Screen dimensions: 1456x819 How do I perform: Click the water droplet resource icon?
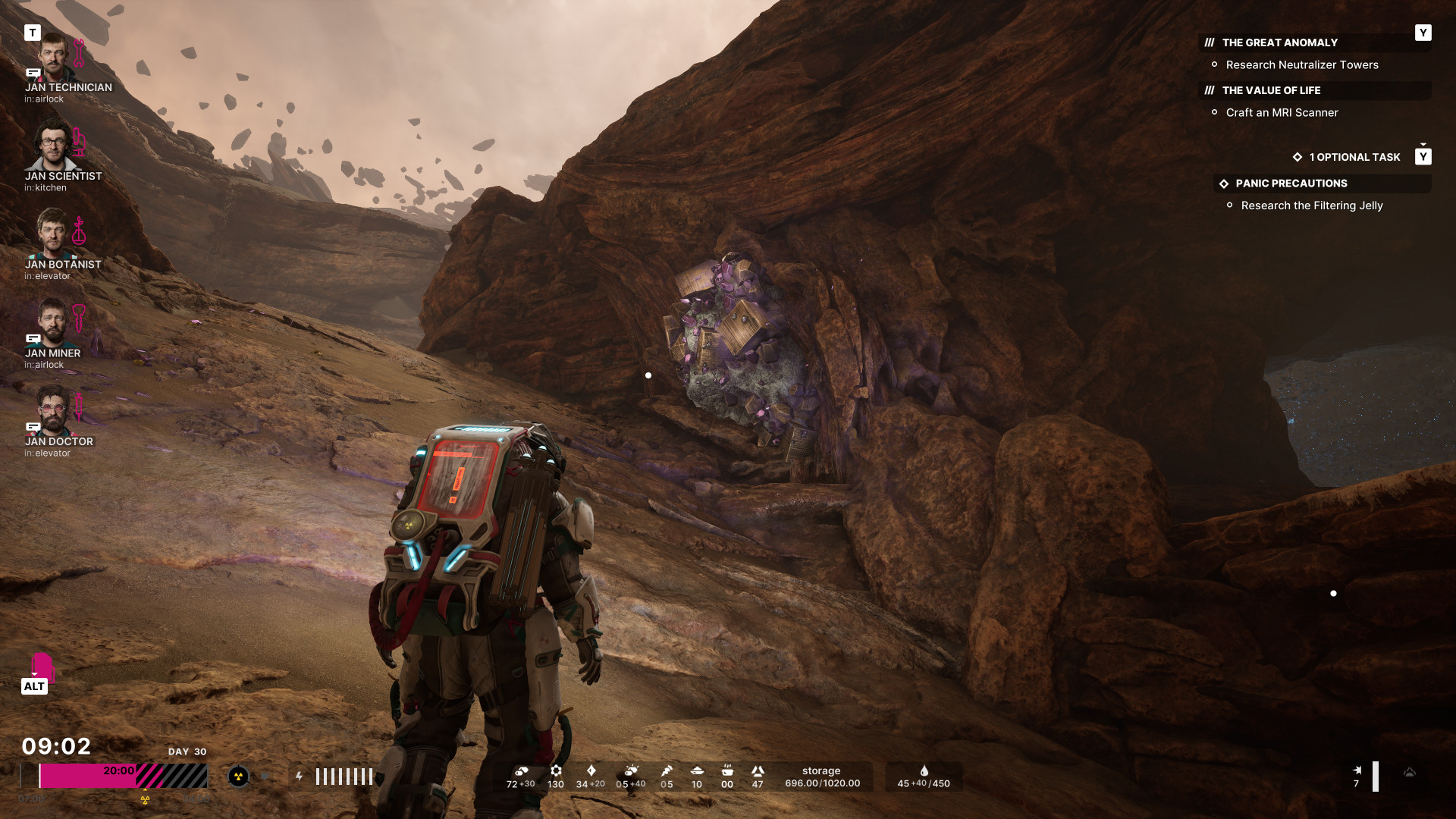924,770
